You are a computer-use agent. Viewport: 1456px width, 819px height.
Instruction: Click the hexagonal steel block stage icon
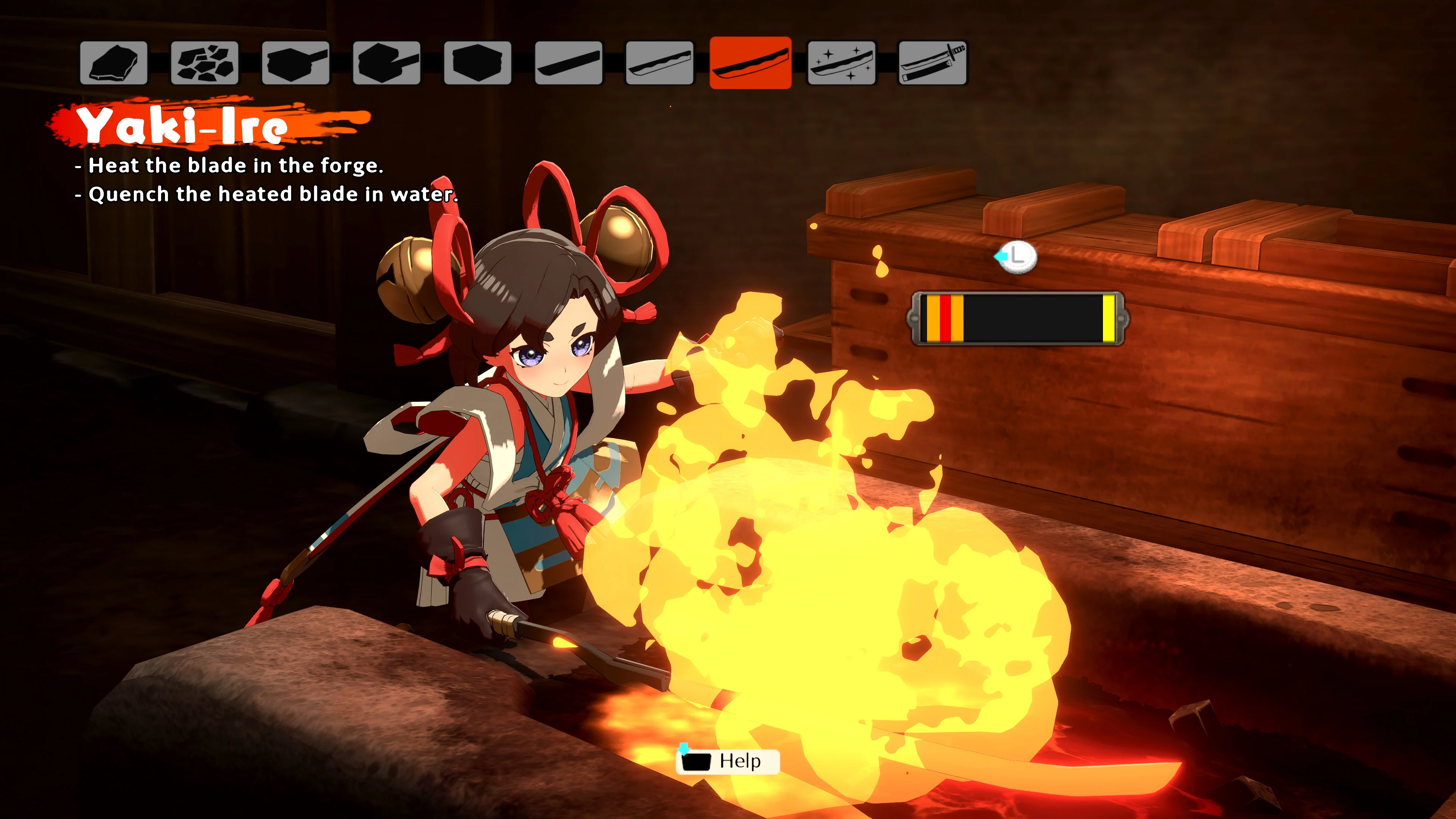(x=479, y=63)
